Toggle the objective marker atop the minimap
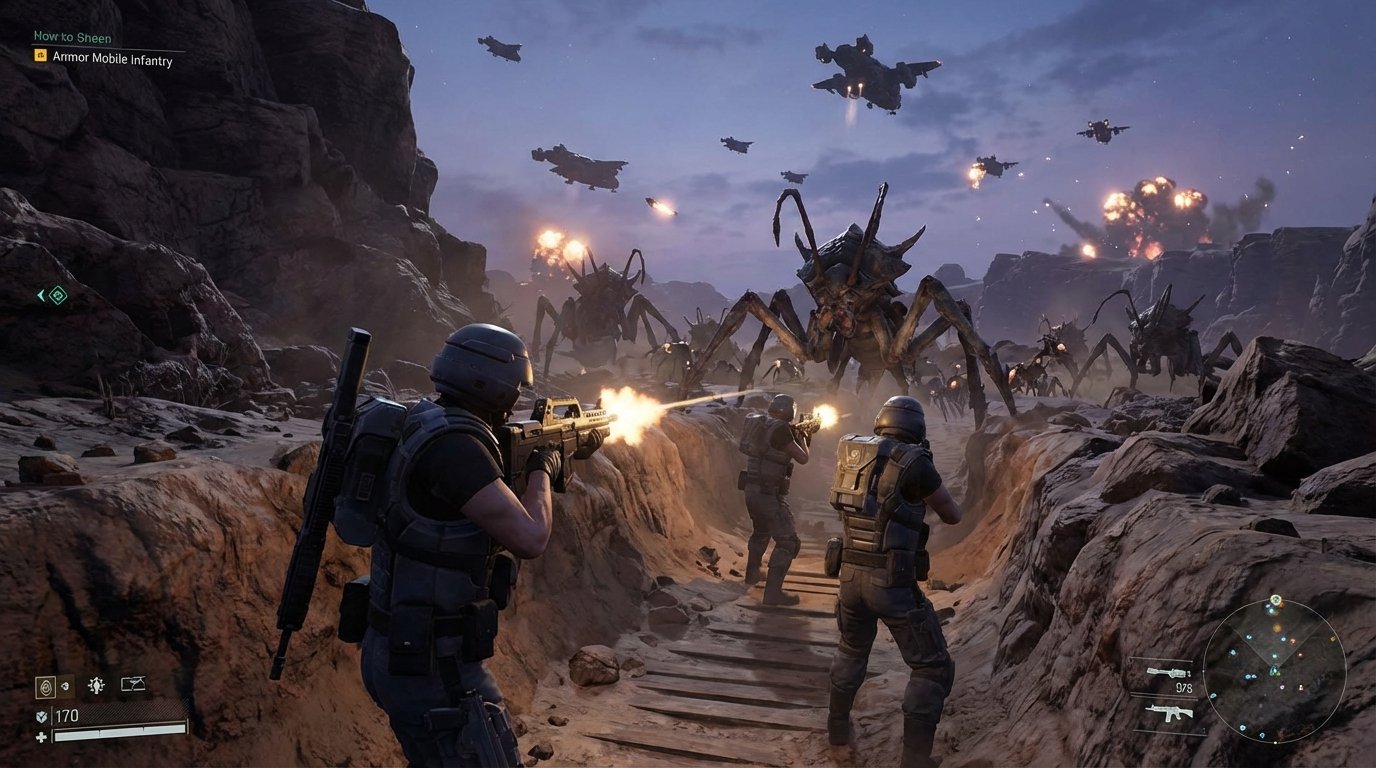Viewport: 1376px width, 768px height. tap(1276, 600)
